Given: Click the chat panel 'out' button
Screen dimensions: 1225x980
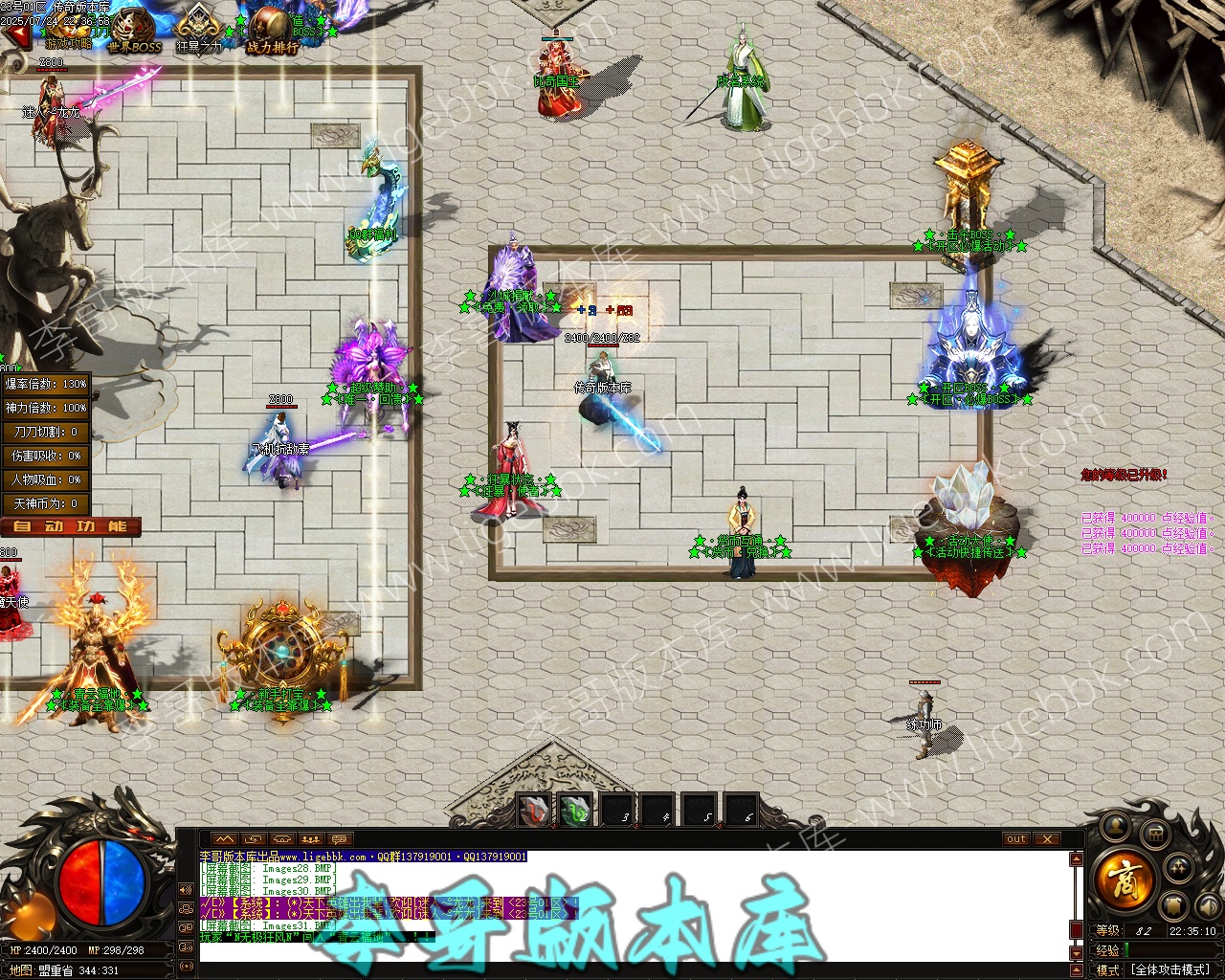Looking at the screenshot, I should click(x=1015, y=839).
